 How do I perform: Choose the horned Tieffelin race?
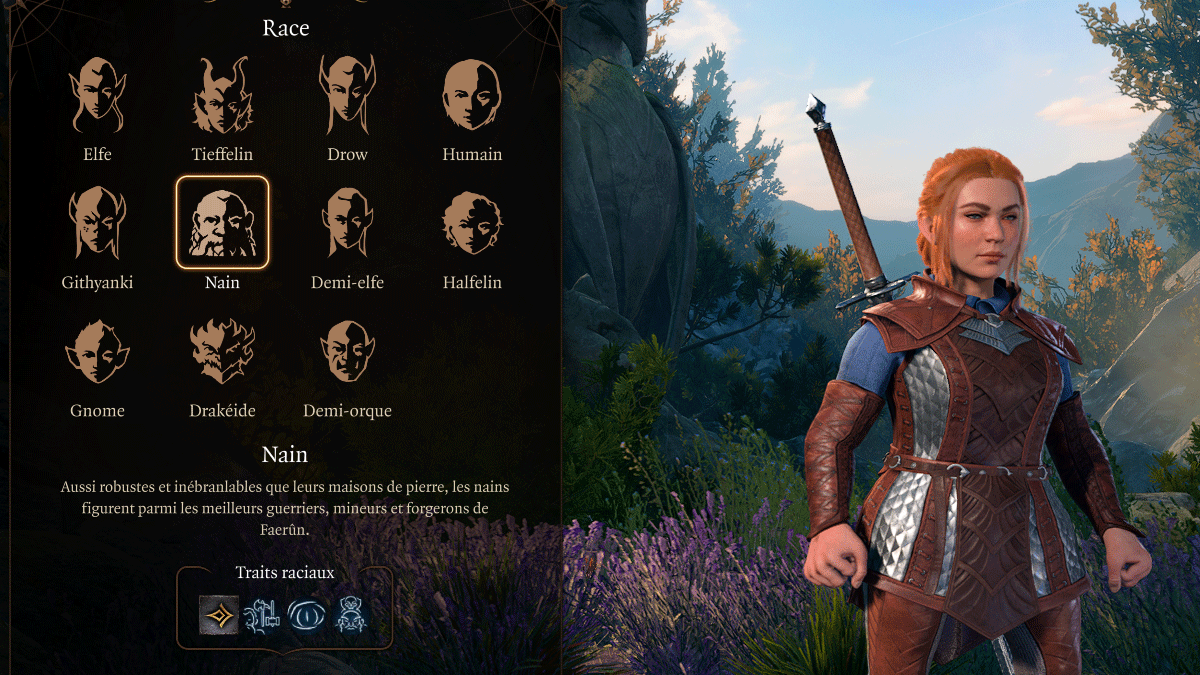tap(222, 96)
